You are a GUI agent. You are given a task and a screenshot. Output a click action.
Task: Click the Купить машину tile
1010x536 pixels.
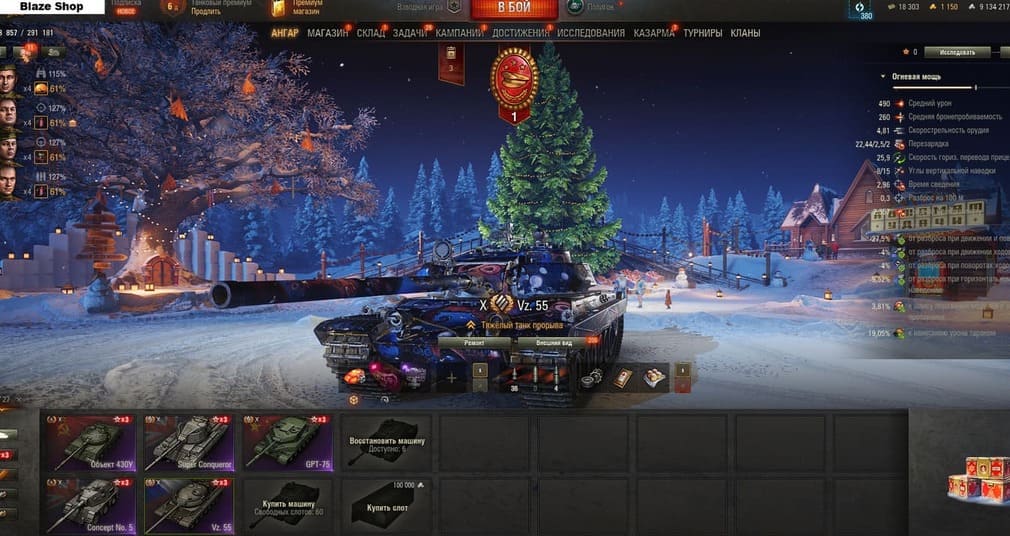(288, 505)
